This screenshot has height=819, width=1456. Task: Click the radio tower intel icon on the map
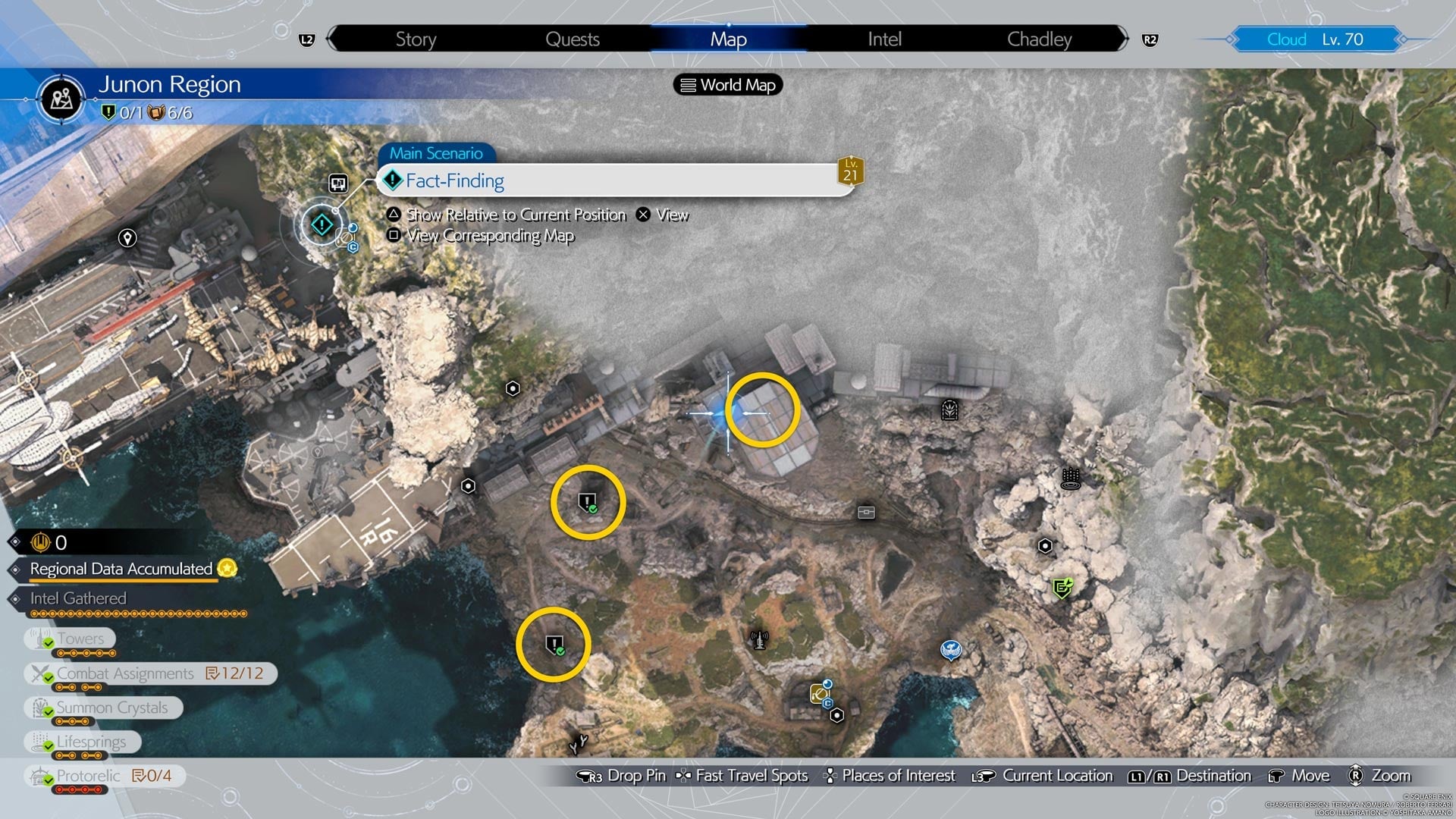pos(758,639)
